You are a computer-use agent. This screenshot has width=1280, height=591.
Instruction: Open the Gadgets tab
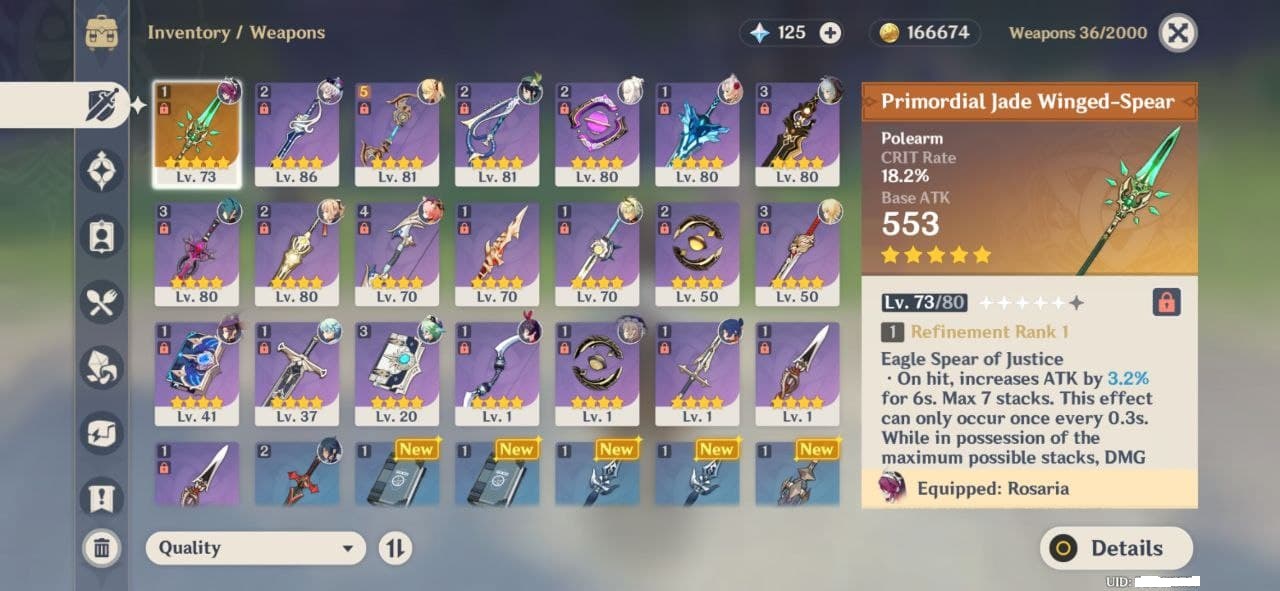(x=102, y=433)
